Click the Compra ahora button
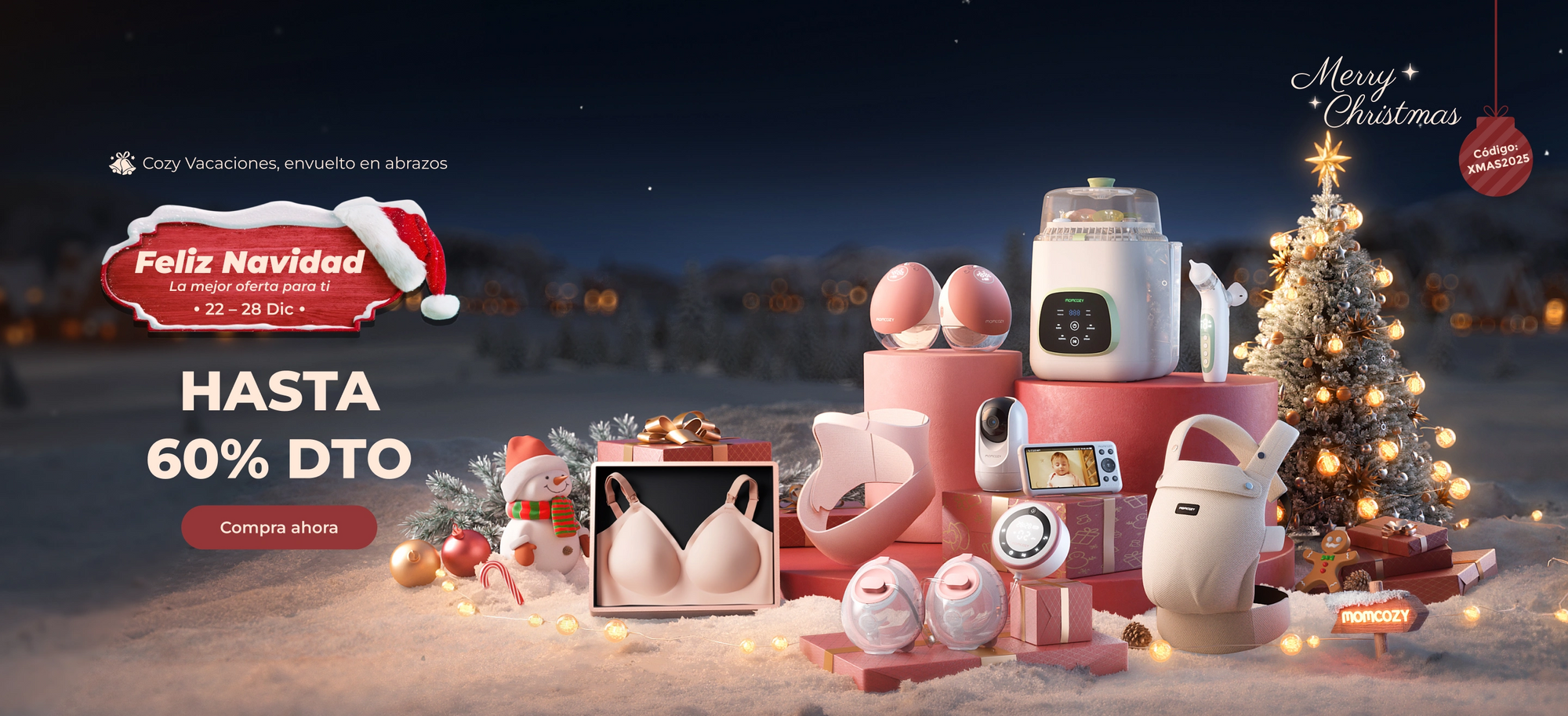Image resolution: width=1568 pixels, height=716 pixels. pyautogui.click(x=279, y=527)
